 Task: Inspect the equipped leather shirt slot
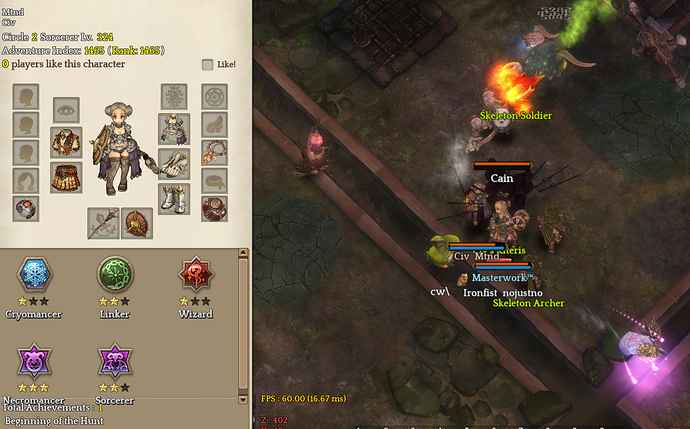click(x=66, y=142)
